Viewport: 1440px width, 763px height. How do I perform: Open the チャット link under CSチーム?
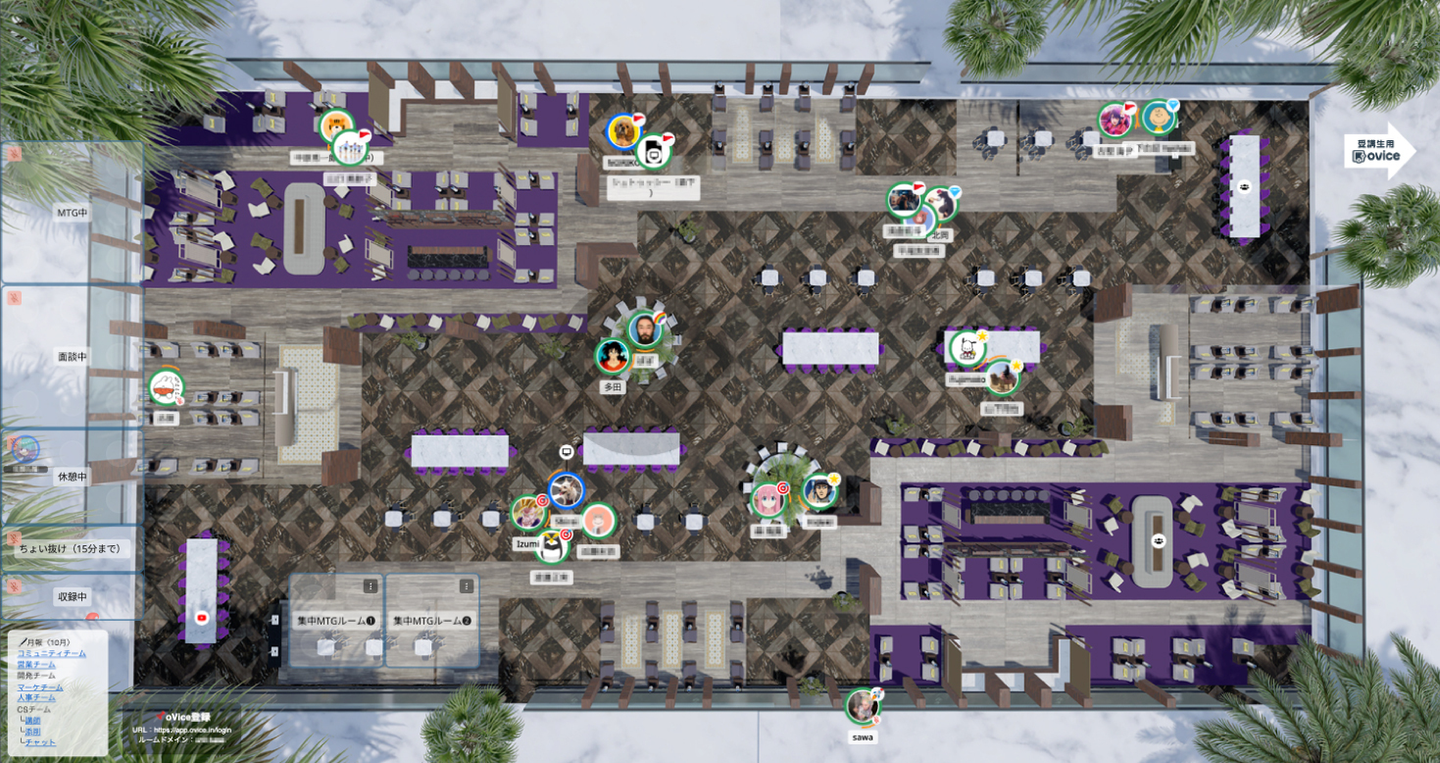40,742
